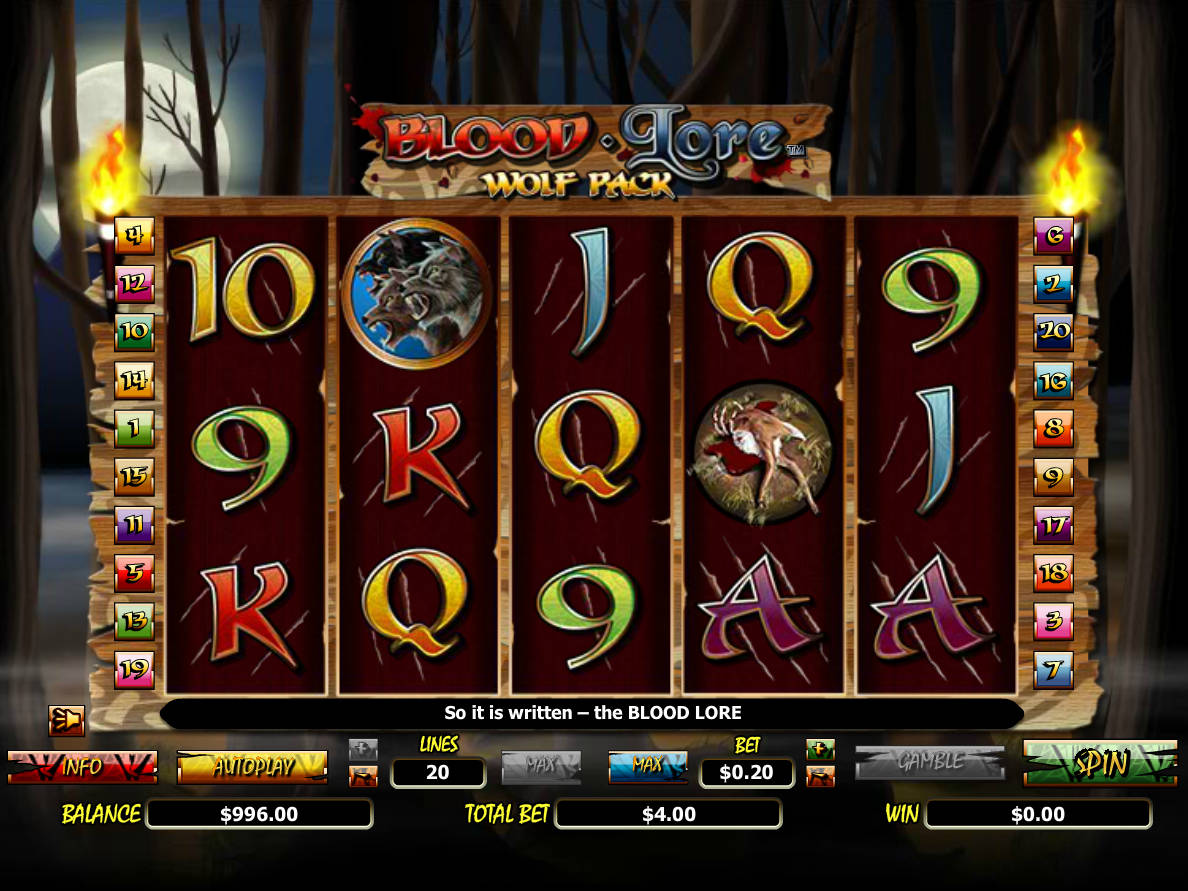Select max lines with the grey MAX button
The height and width of the screenshot is (891, 1188).
[541, 766]
